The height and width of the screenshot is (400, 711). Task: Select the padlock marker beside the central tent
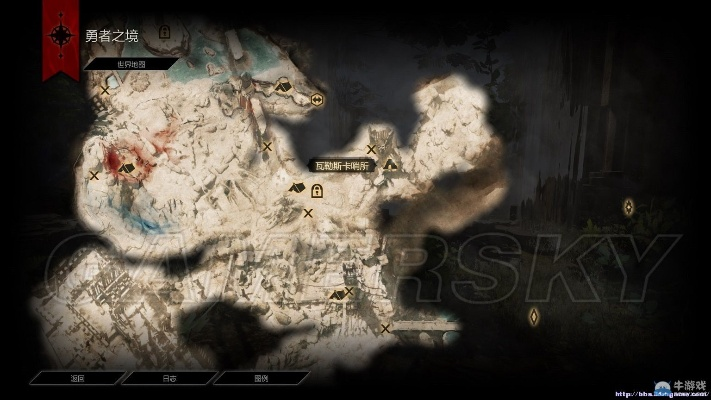pos(331,192)
